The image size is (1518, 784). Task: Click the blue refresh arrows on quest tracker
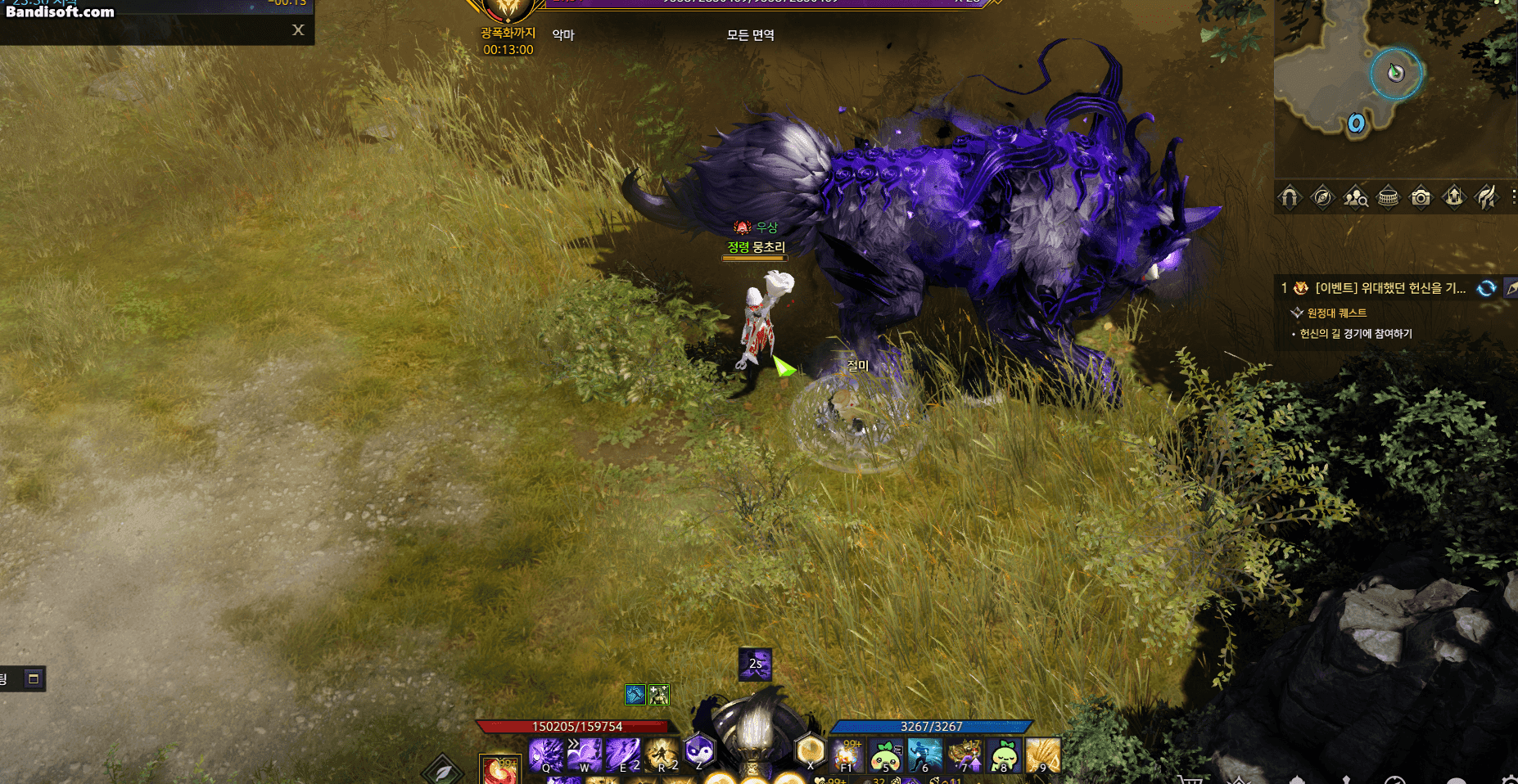(x=1486, y=288)
